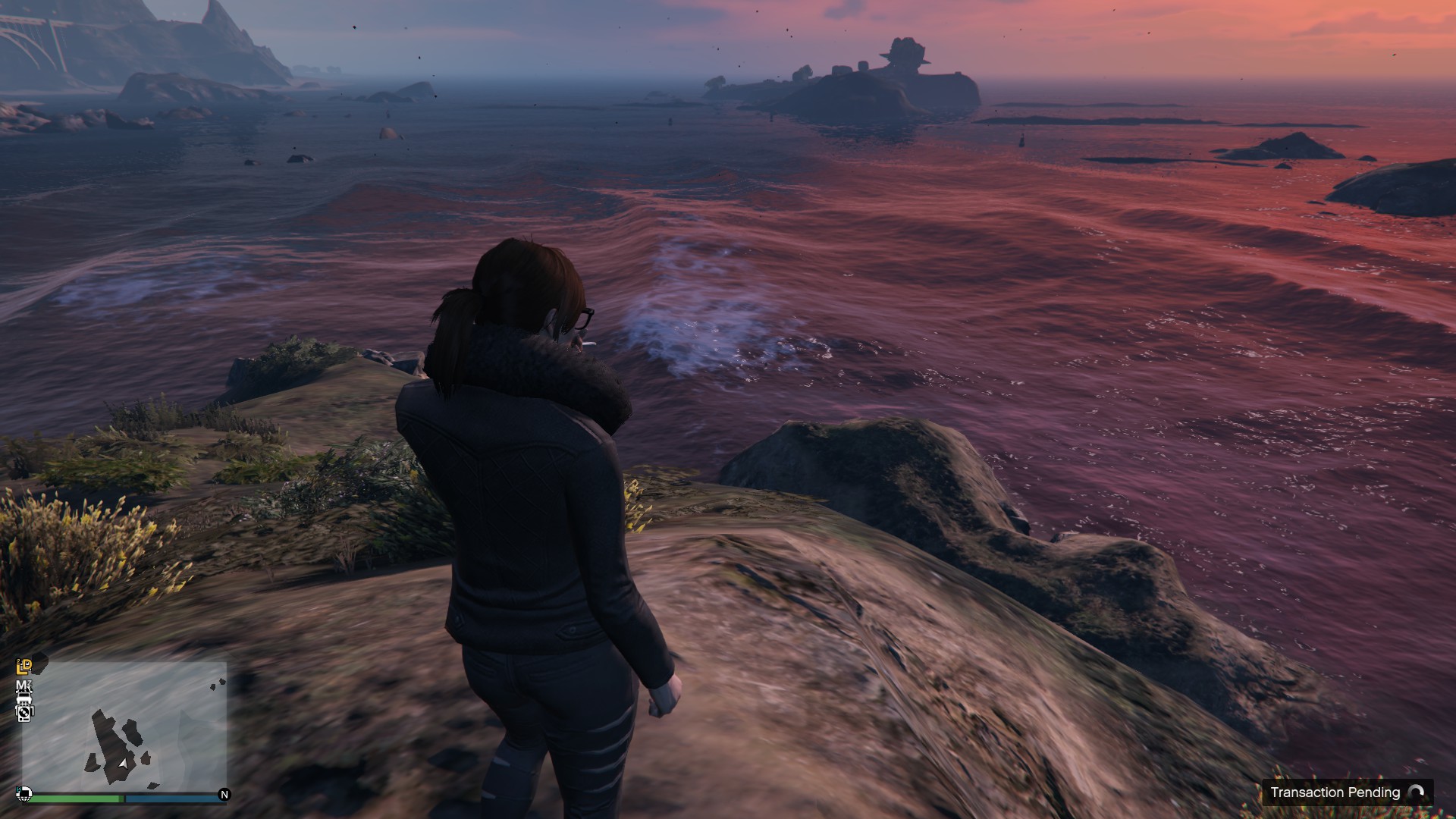The width and height of the screenshot is (1456, 819).
Task: Select the player arrow on the minimap
Action: pos(123,764)
